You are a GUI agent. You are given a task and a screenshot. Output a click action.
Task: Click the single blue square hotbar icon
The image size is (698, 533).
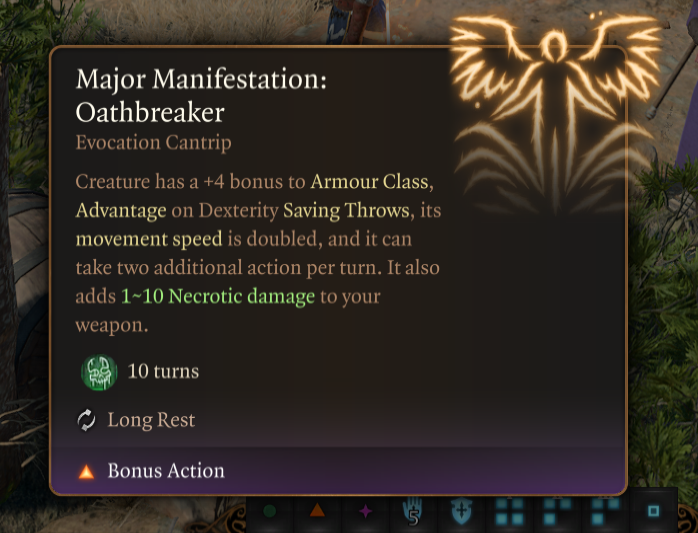pyautogui.click(x=653, y=511)
